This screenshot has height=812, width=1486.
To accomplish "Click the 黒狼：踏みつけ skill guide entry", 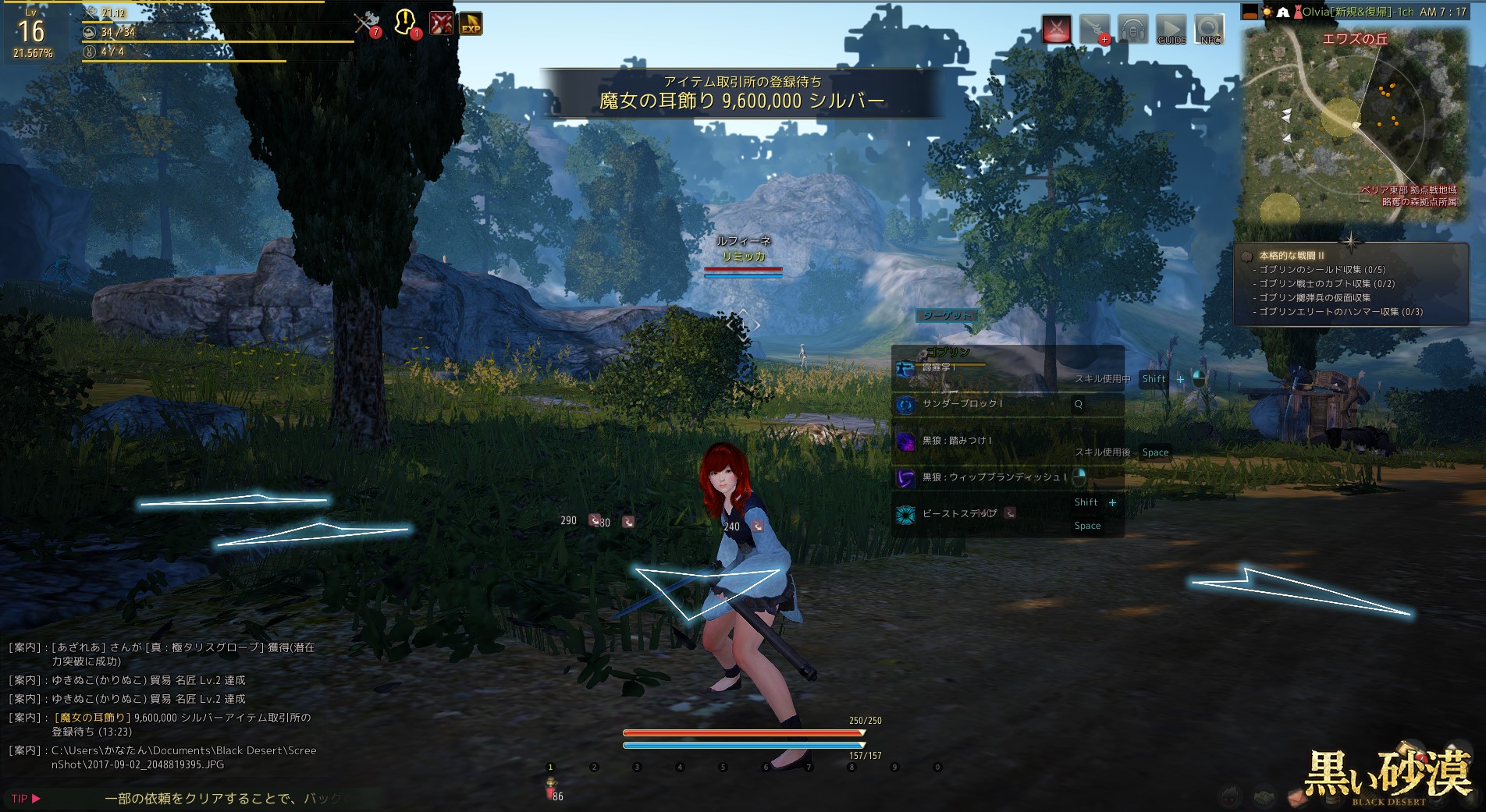I will click(957, 441).
